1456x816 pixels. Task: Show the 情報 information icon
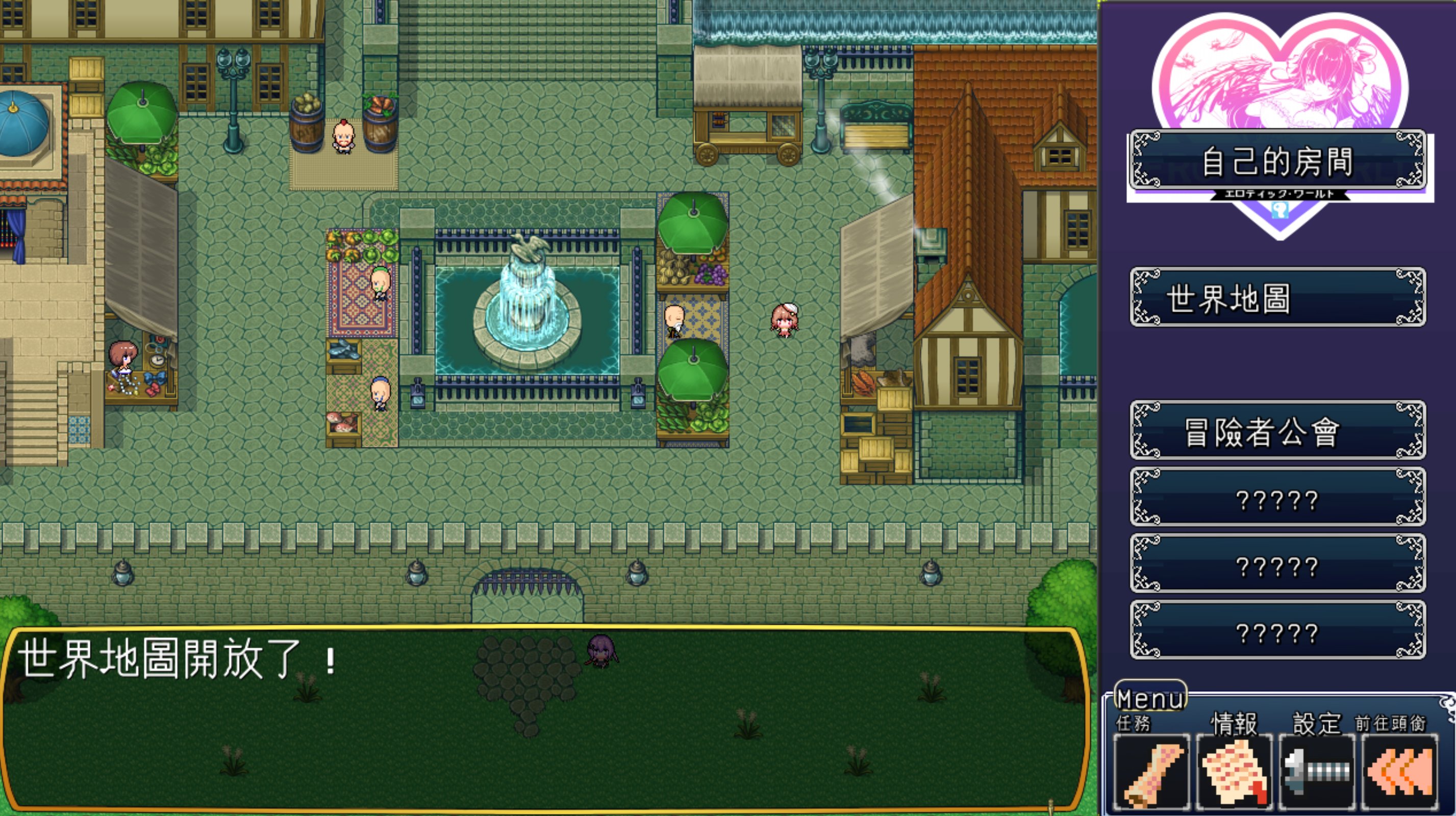point(1234,772)
